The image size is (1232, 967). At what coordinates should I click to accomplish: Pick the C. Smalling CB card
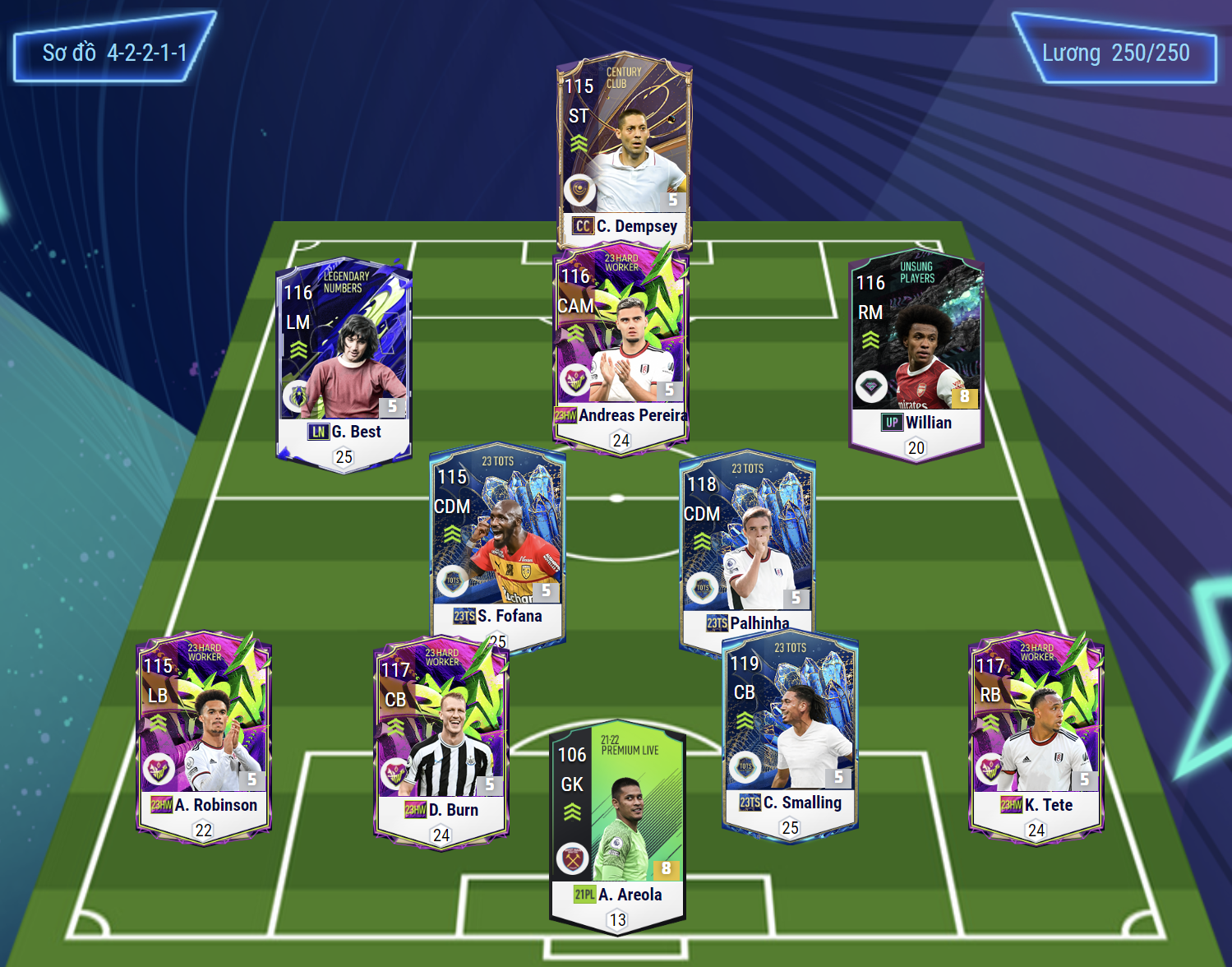coord(790,732)
